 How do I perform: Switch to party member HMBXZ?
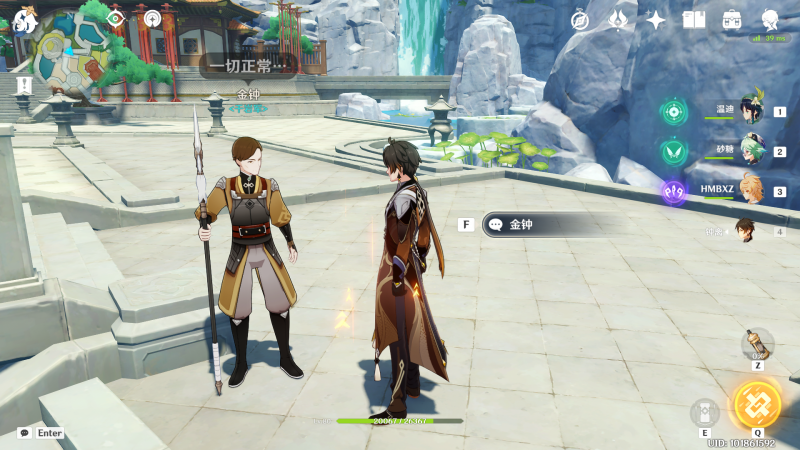coord(751,190)
